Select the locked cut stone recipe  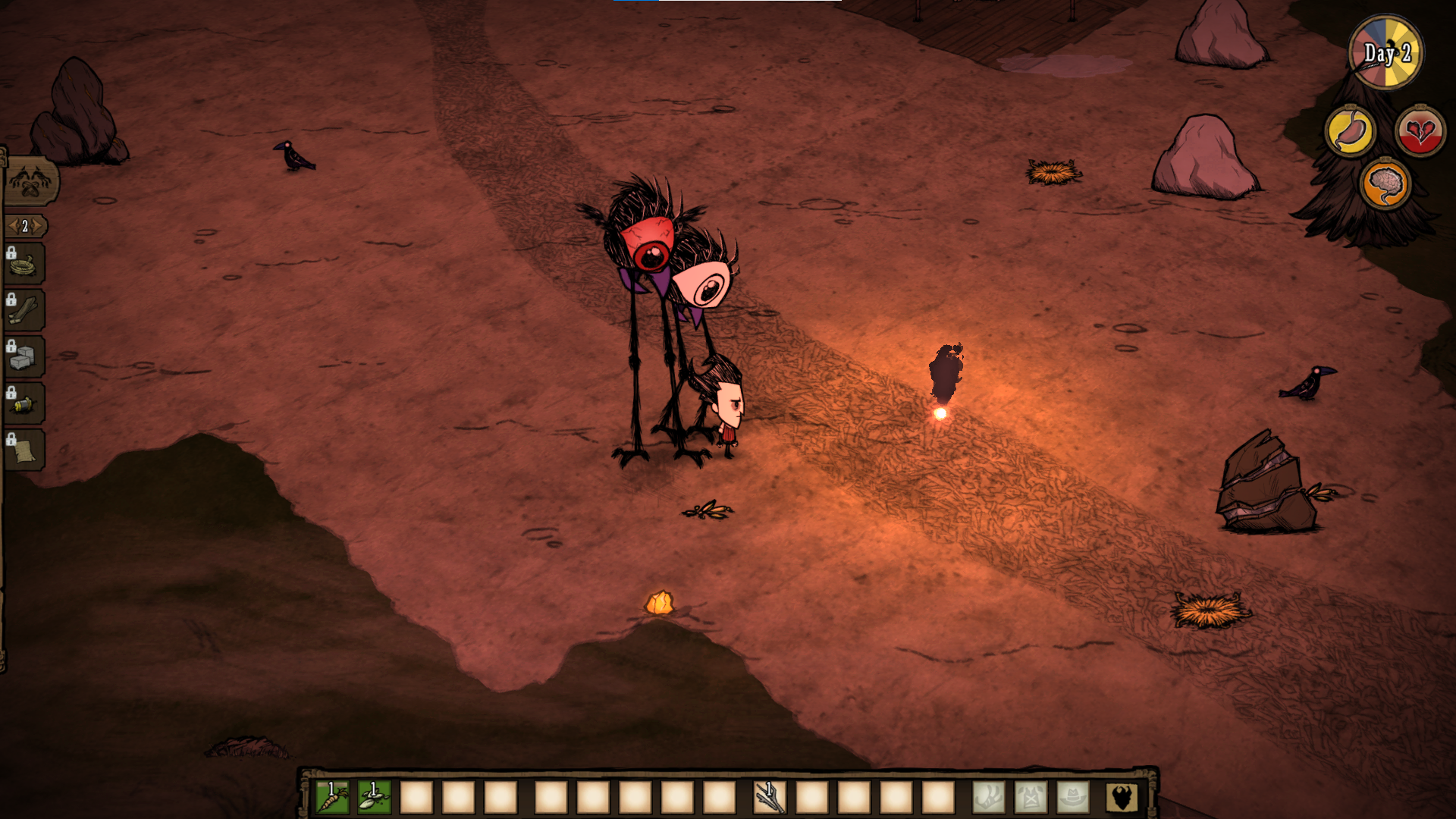pos(24,358)
